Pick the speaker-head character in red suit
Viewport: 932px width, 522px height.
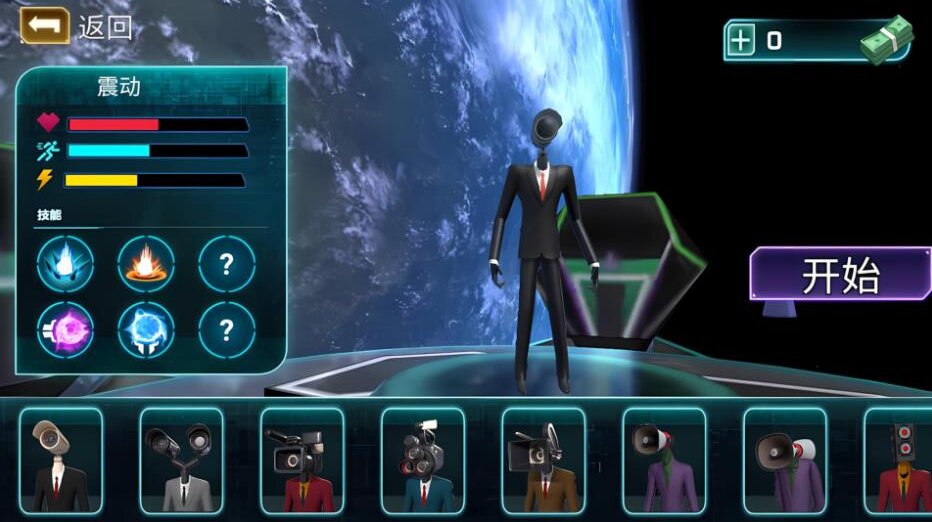coord(902,460)
